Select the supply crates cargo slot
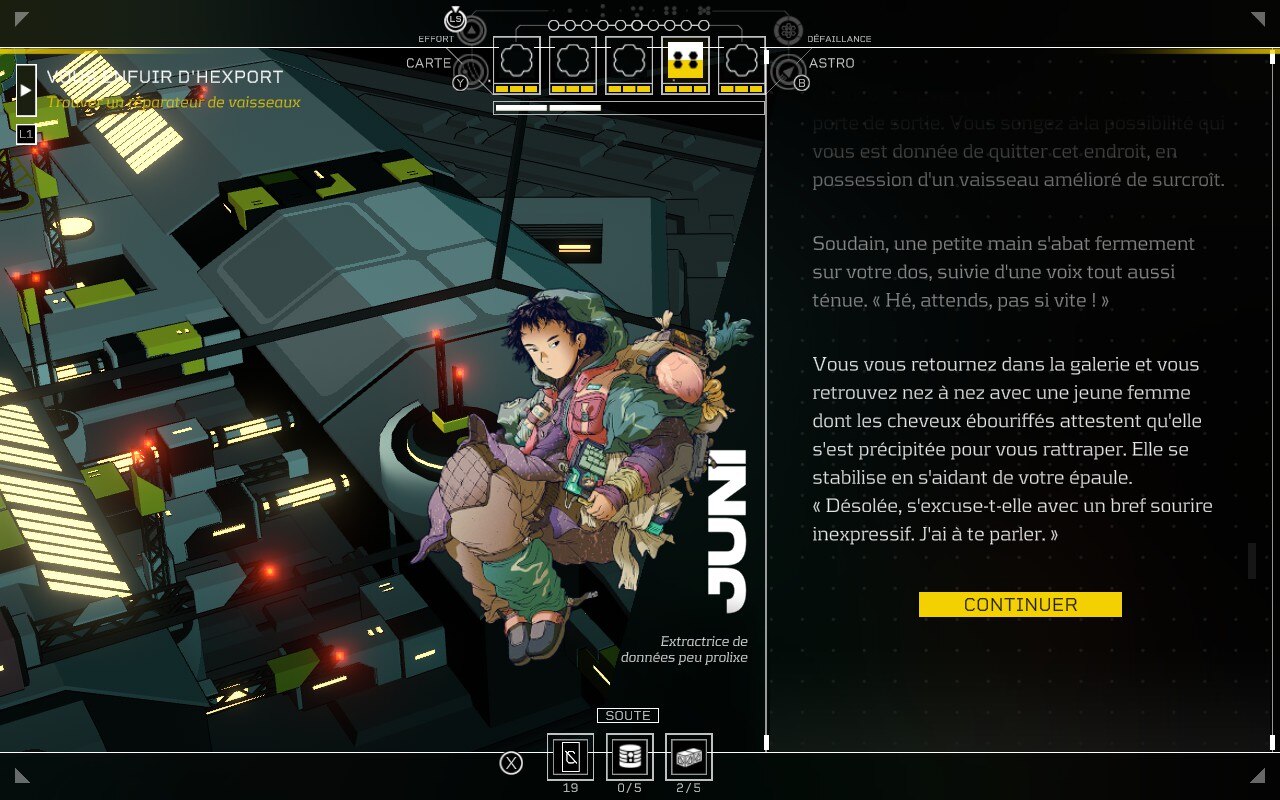This screenshot has width=1280, height=800. [x=689, y=757]
